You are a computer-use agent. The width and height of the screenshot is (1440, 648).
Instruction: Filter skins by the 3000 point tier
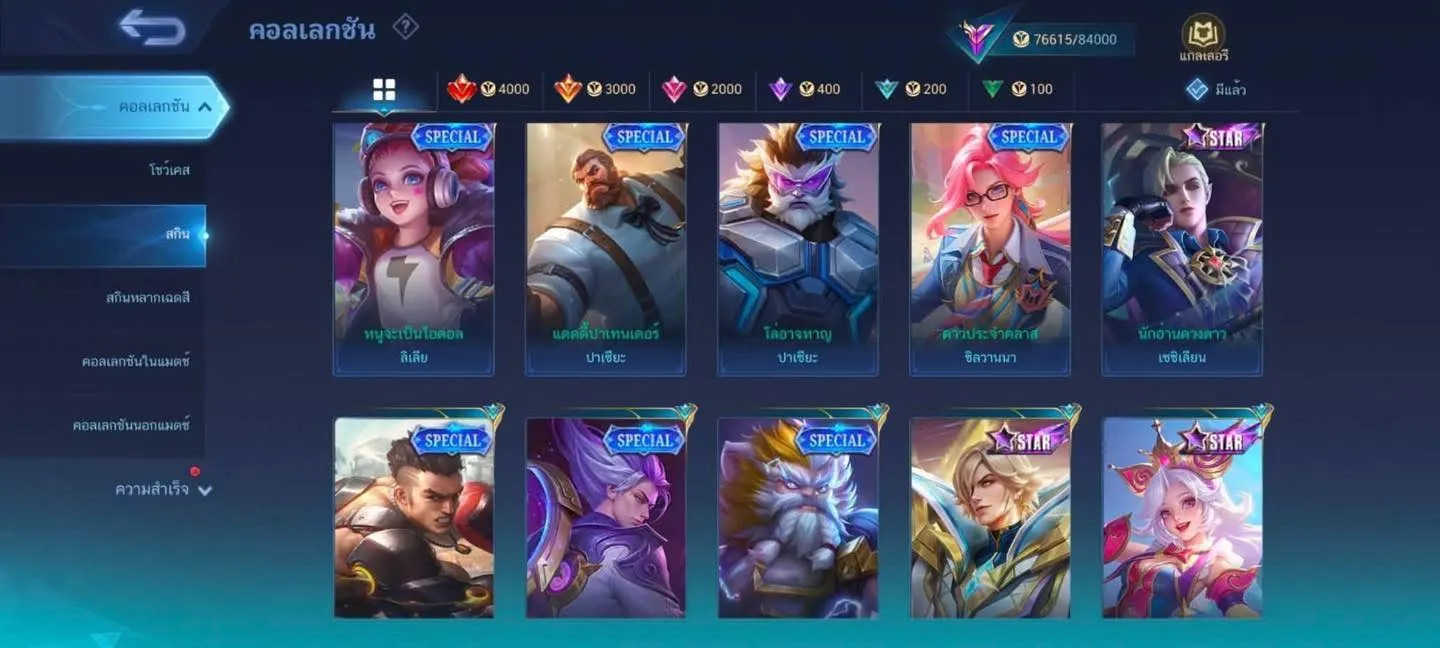point(595,89)
